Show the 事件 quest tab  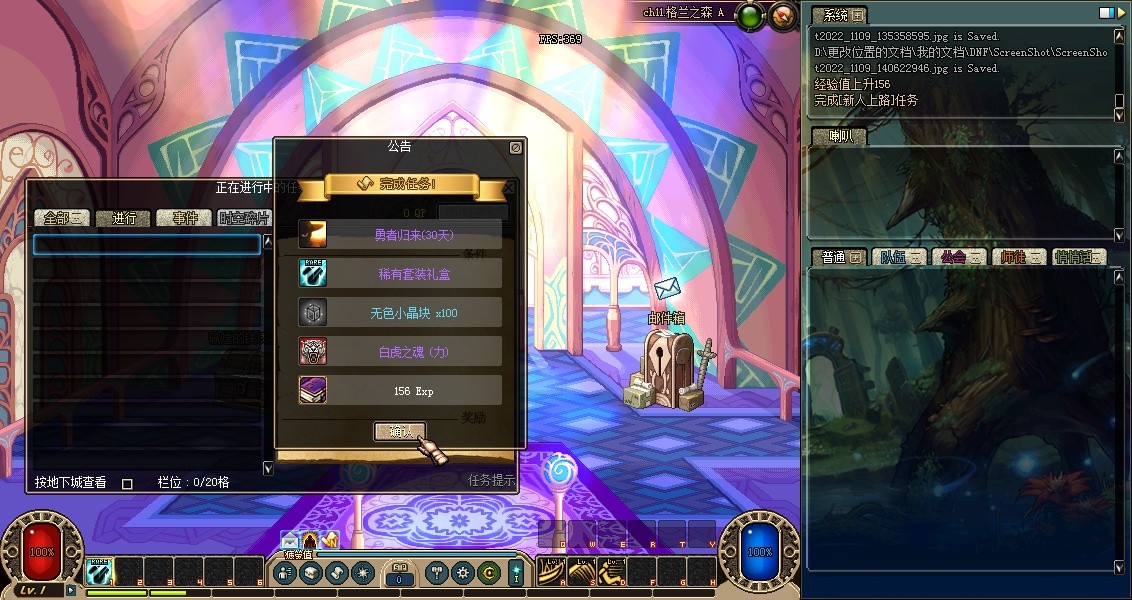[x=185, y=218]
